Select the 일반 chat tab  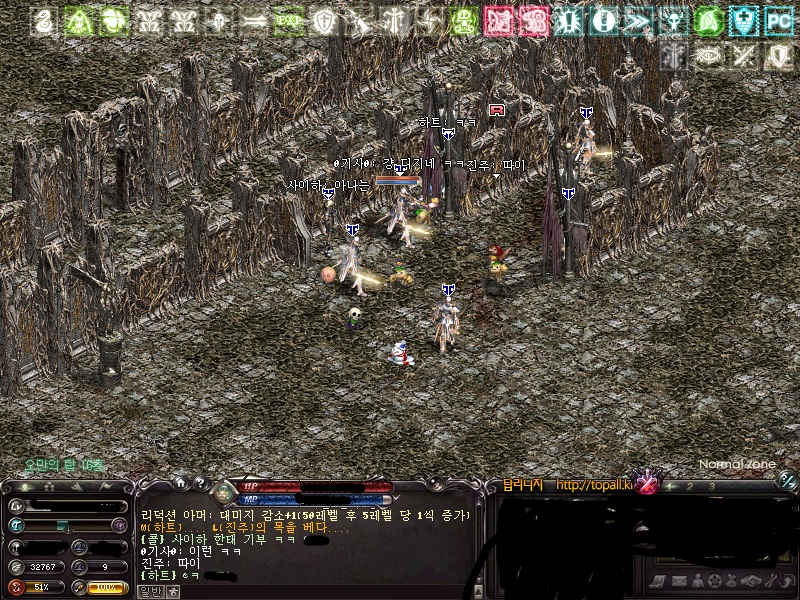(149, 591)
